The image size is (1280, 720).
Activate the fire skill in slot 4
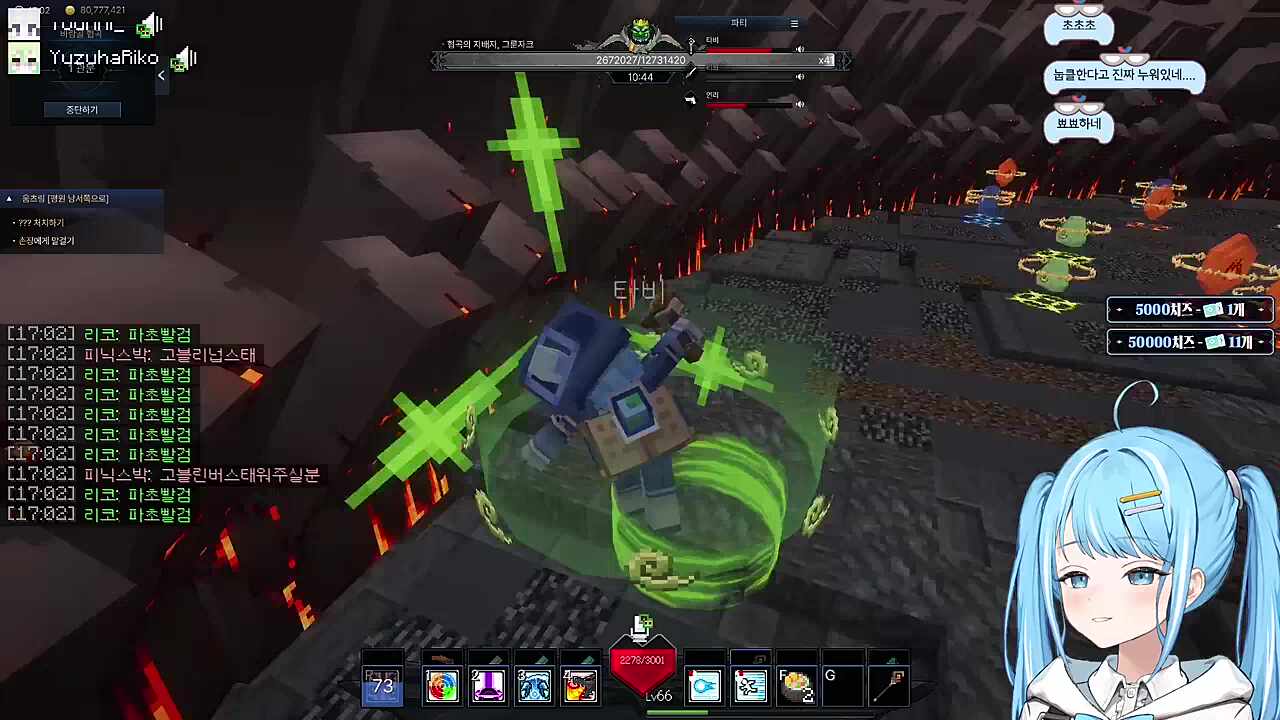tap(580, 686)
